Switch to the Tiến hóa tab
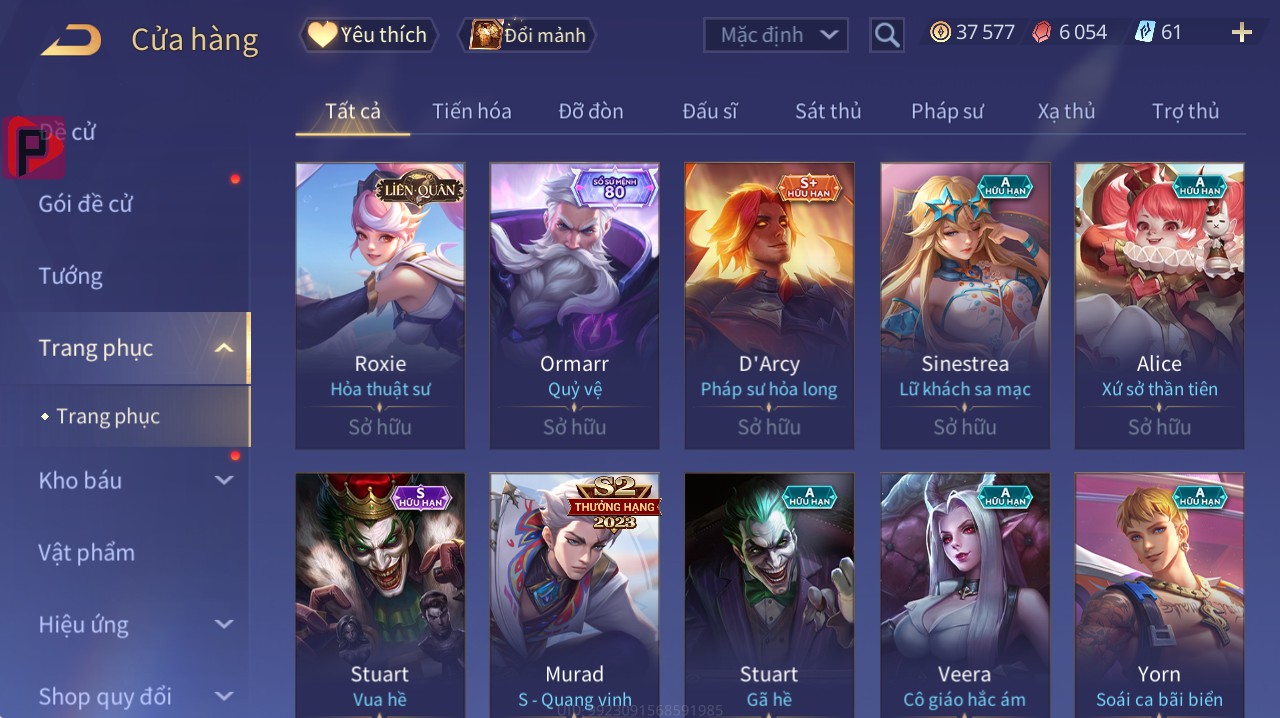Viewport: 1280px width, 718px height. pyautogui.click(x=471, y=111)
